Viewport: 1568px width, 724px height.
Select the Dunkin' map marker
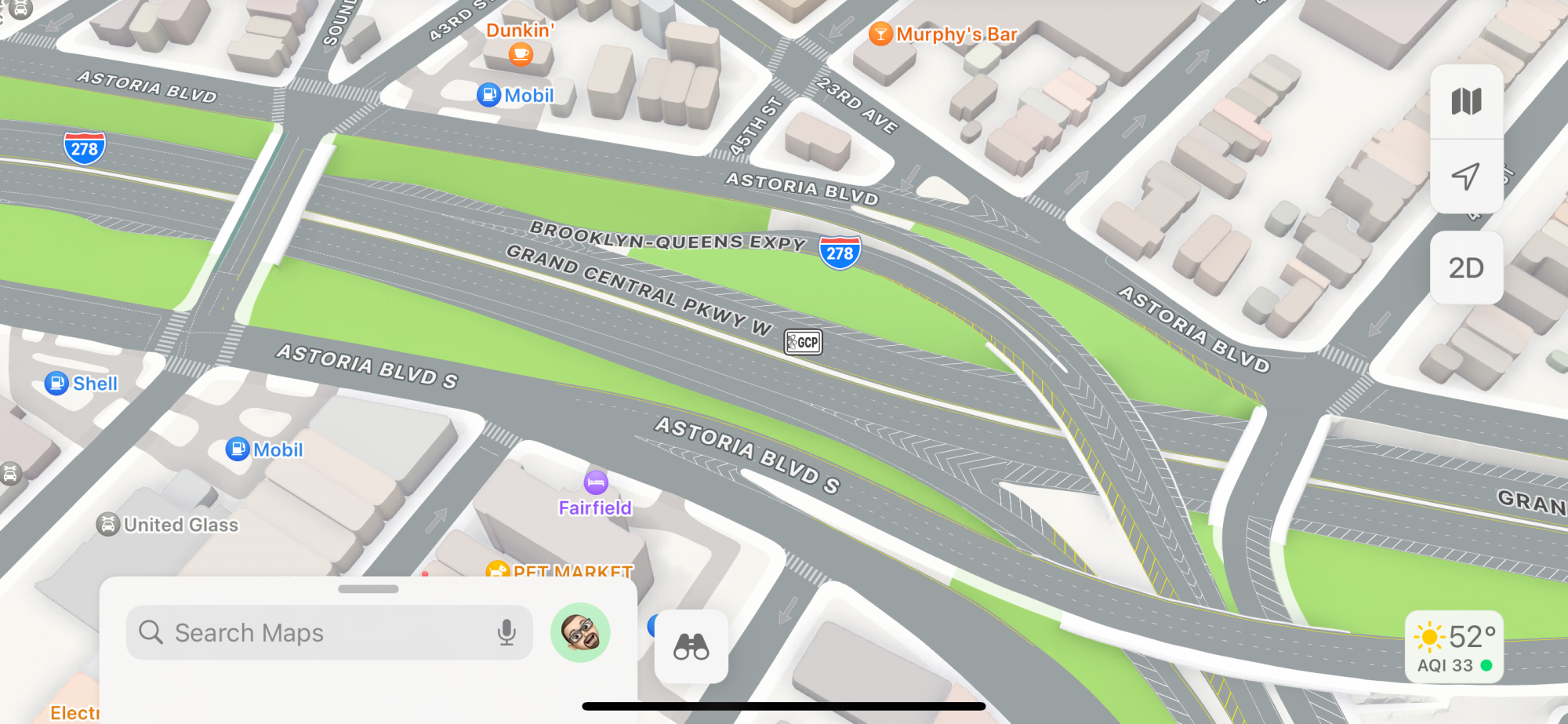coord(520,53)
